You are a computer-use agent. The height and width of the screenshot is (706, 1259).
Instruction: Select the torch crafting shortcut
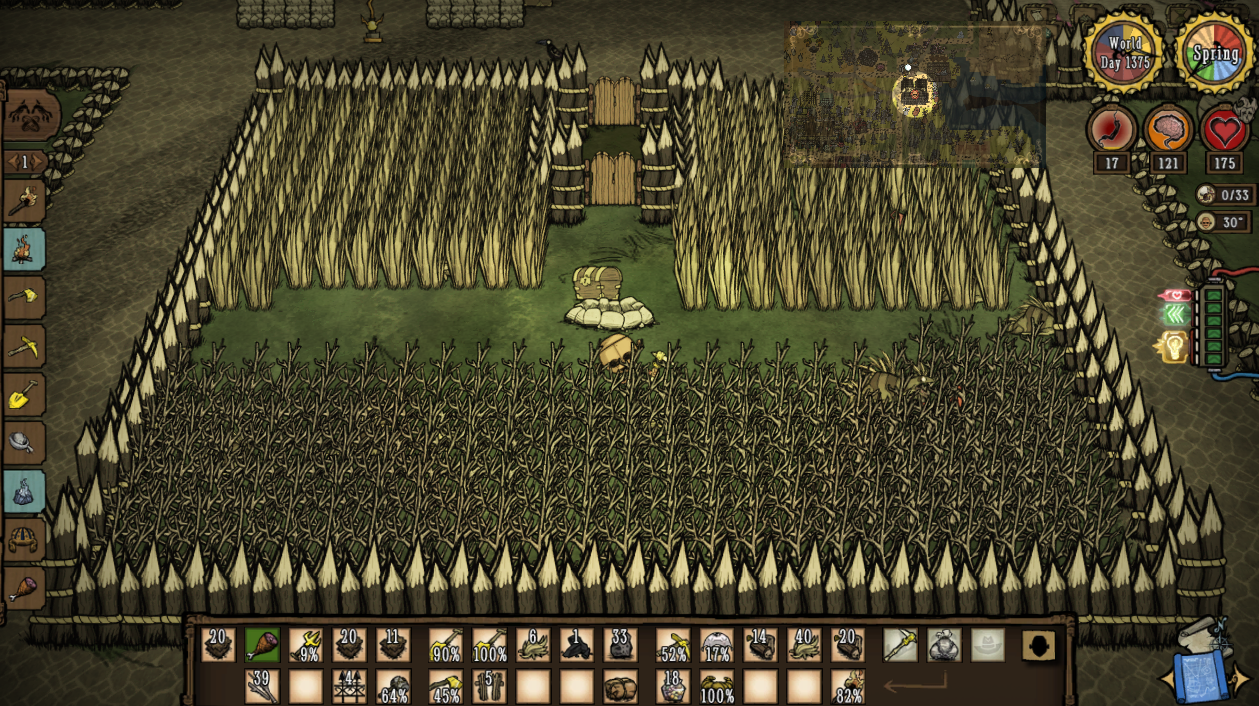tap(24, 203)
